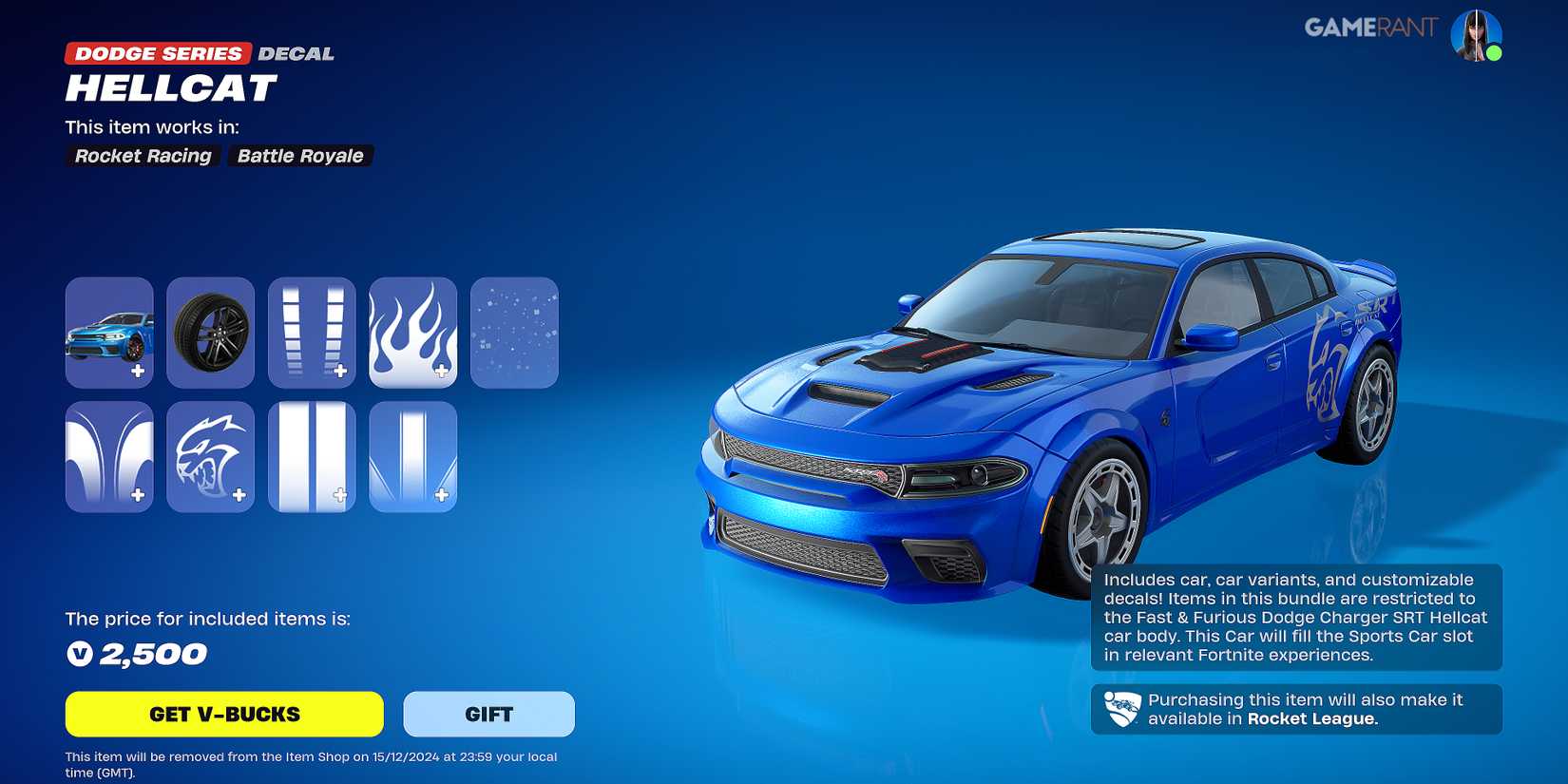
Task: Switch to the Rocket Racing tag
Action: pyautogui.click(x=142, y=156)
